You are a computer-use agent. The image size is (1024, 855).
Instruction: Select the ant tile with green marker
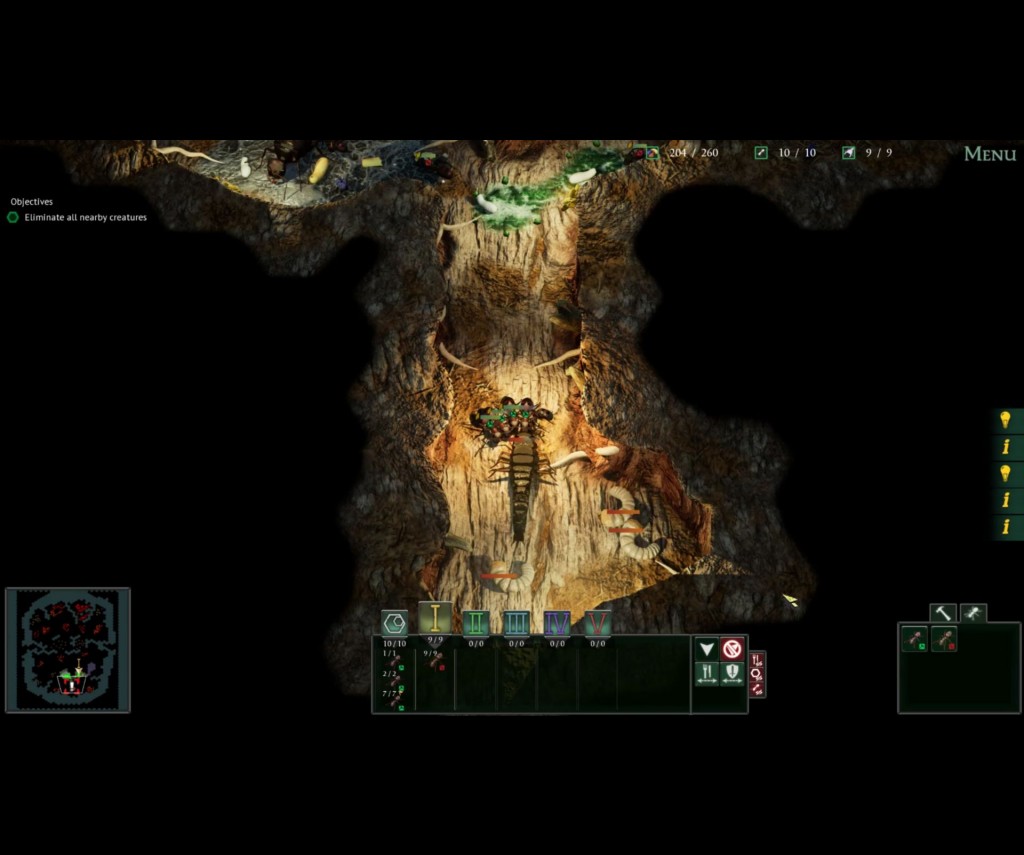pos(915,639)
